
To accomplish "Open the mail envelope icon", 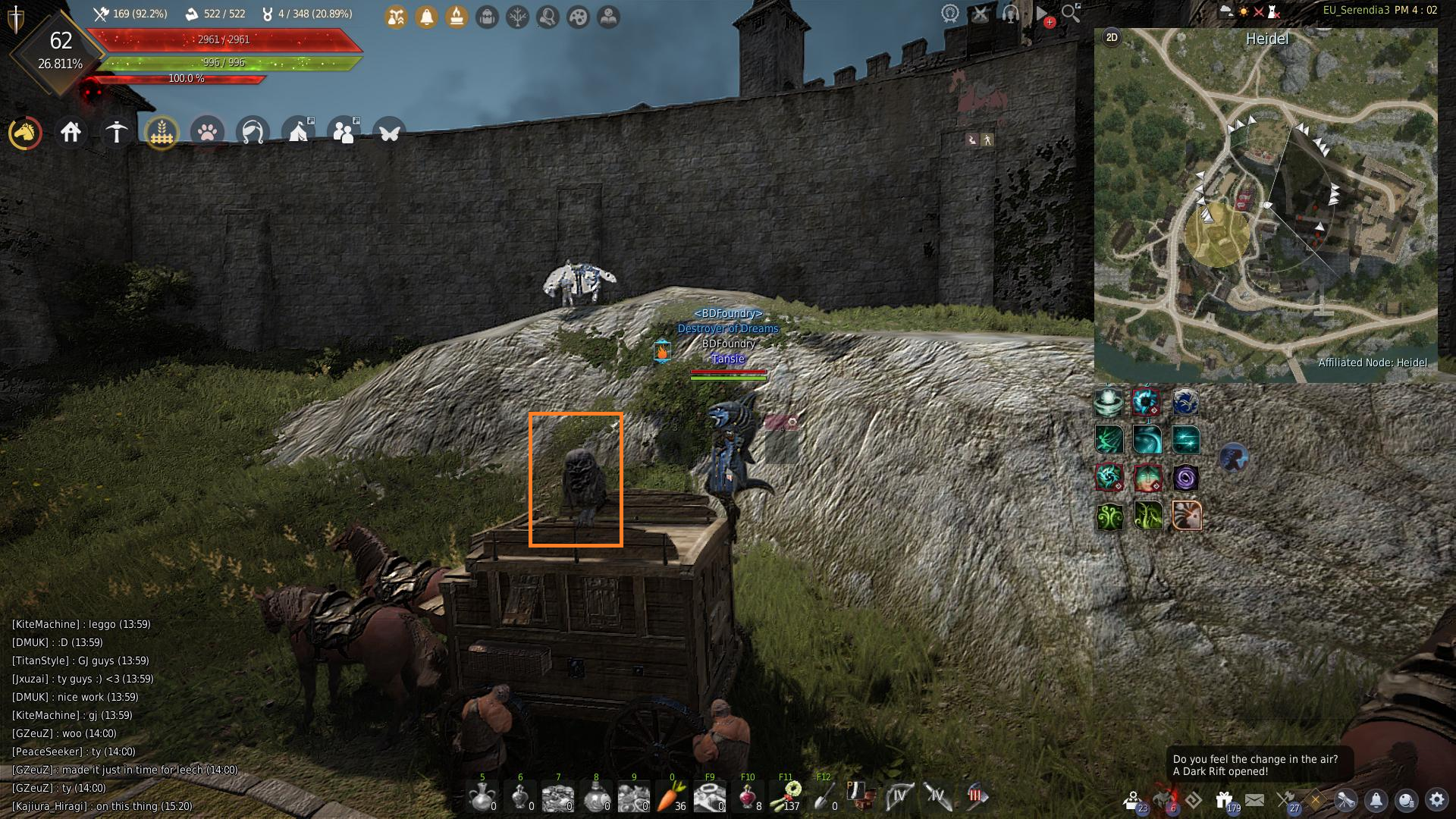I will coord(1254,799).
